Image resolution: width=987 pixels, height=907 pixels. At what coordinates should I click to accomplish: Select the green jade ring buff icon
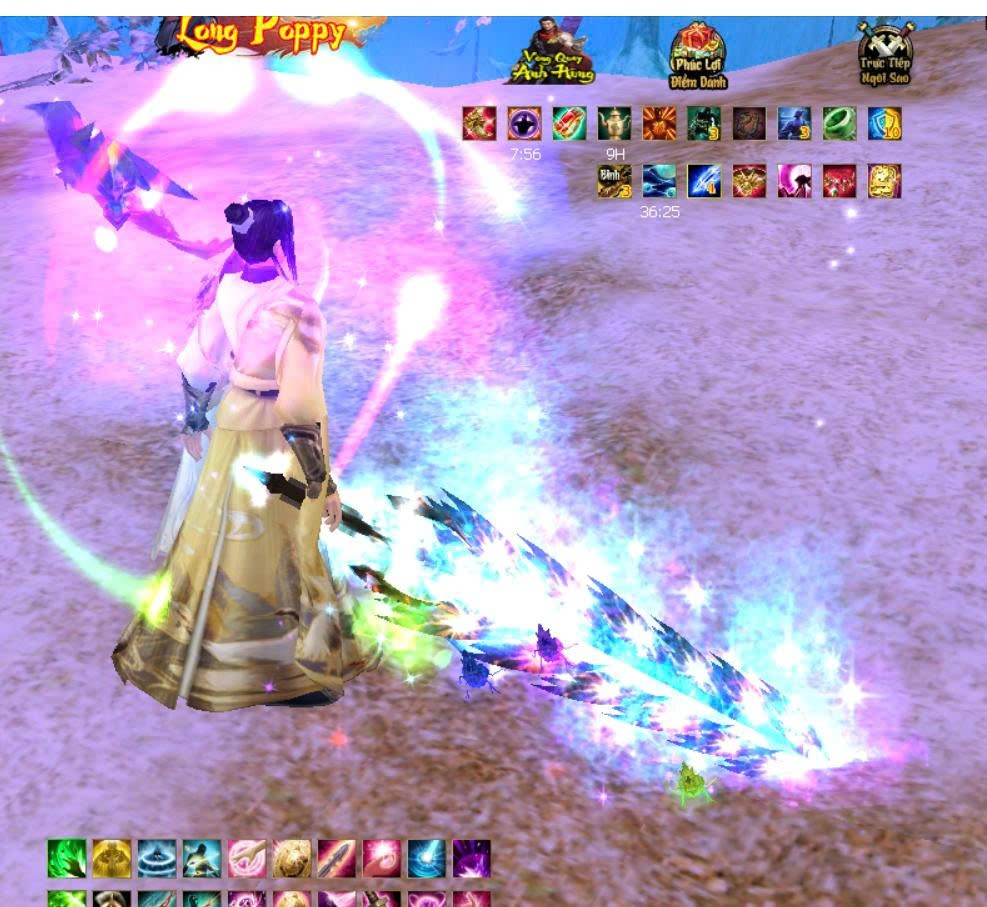[x=839, y=124]
